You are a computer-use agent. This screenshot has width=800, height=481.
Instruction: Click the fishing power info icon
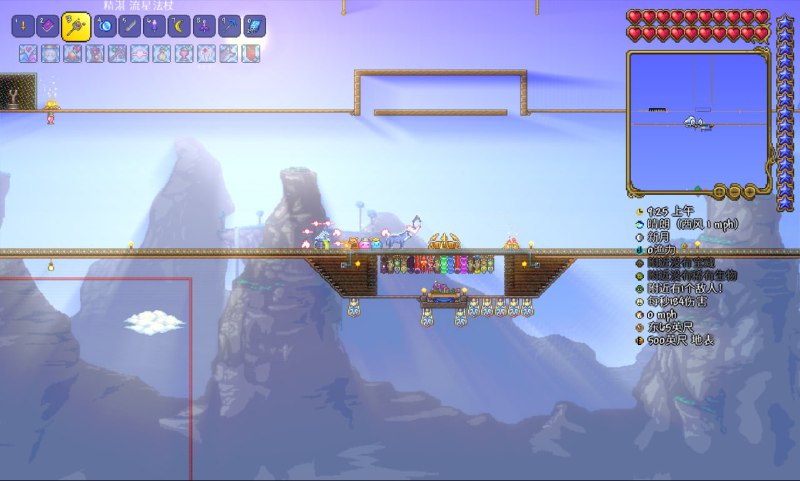pos(639,250)
